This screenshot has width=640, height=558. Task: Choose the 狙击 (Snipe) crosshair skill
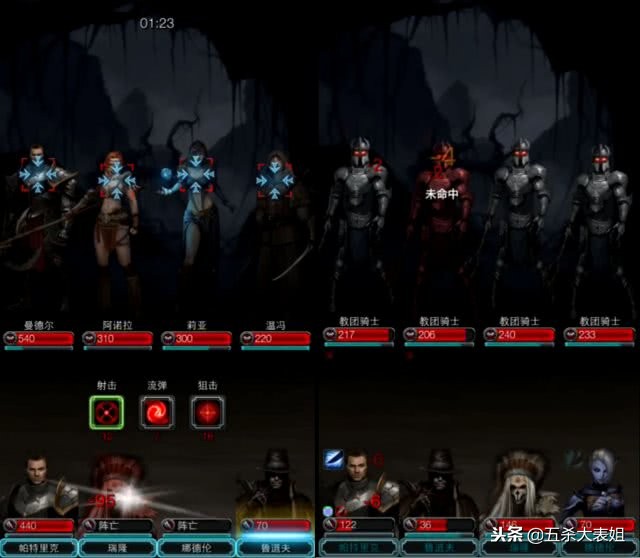coord(207,411)
